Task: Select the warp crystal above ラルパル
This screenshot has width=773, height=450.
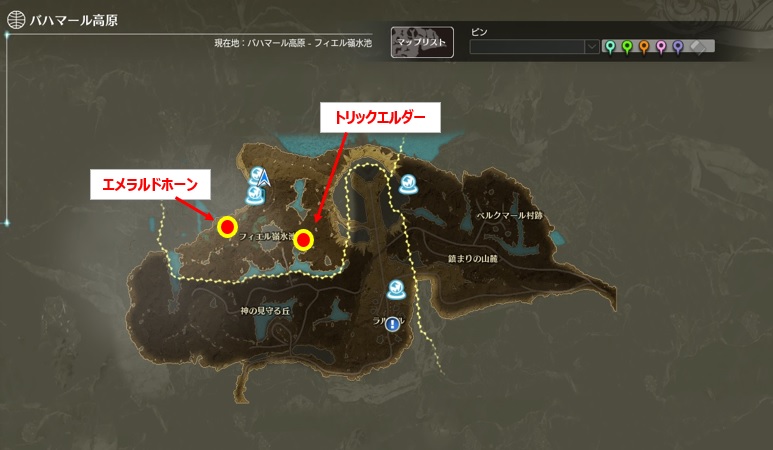Action: tap(397, 290)
